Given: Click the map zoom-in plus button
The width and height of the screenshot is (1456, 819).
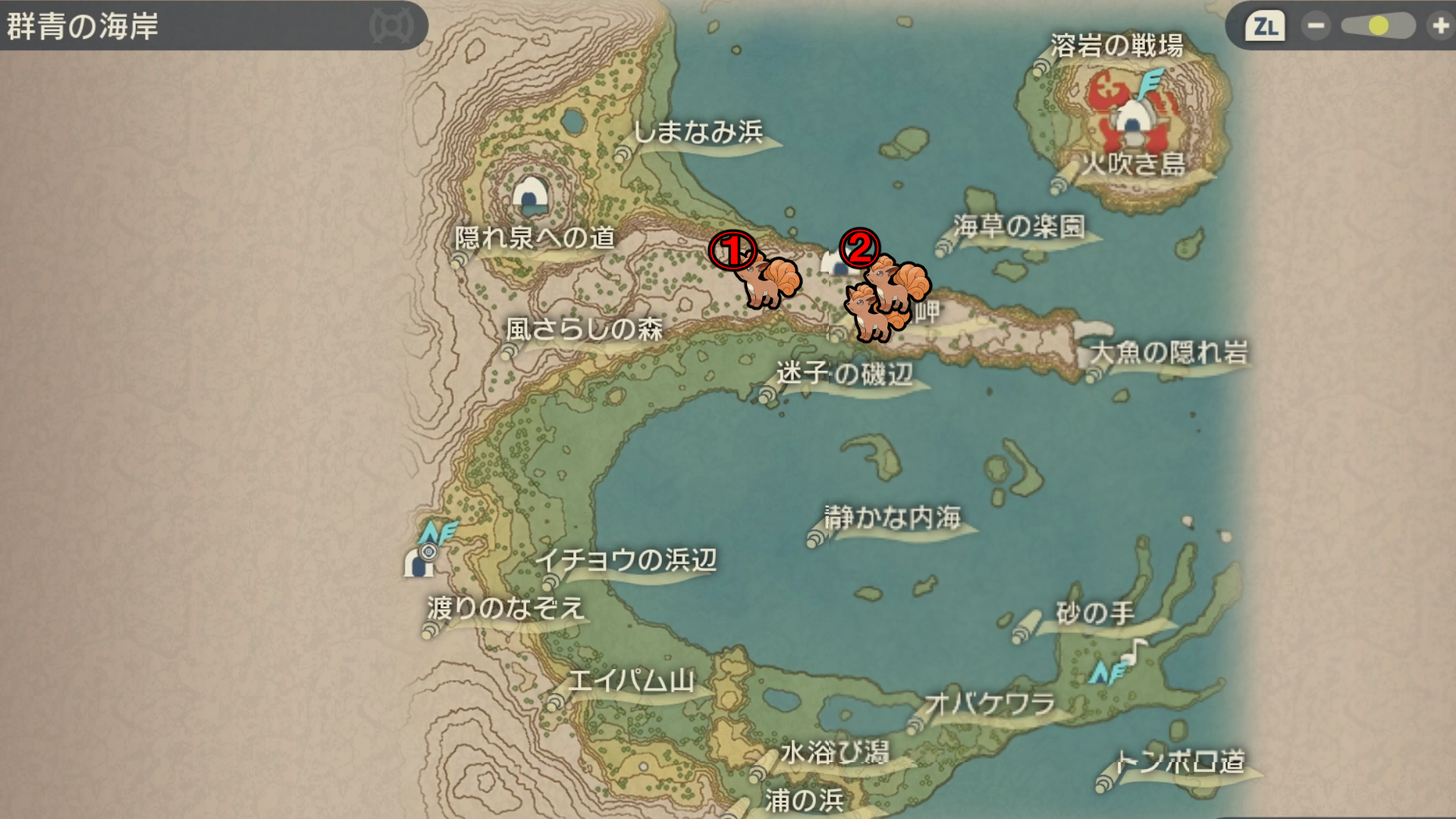Looking at the screenshot, I should click(x=1439, y=27).
